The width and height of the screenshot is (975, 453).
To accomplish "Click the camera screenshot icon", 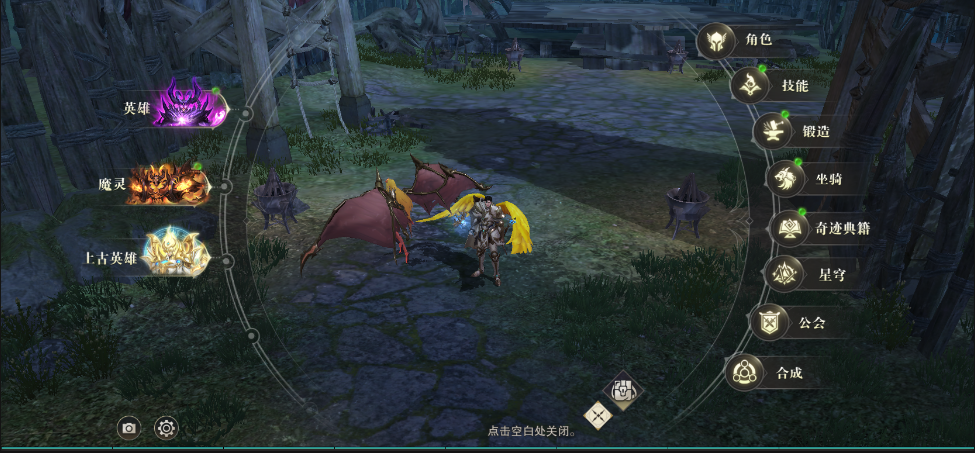I will point(129,429).
